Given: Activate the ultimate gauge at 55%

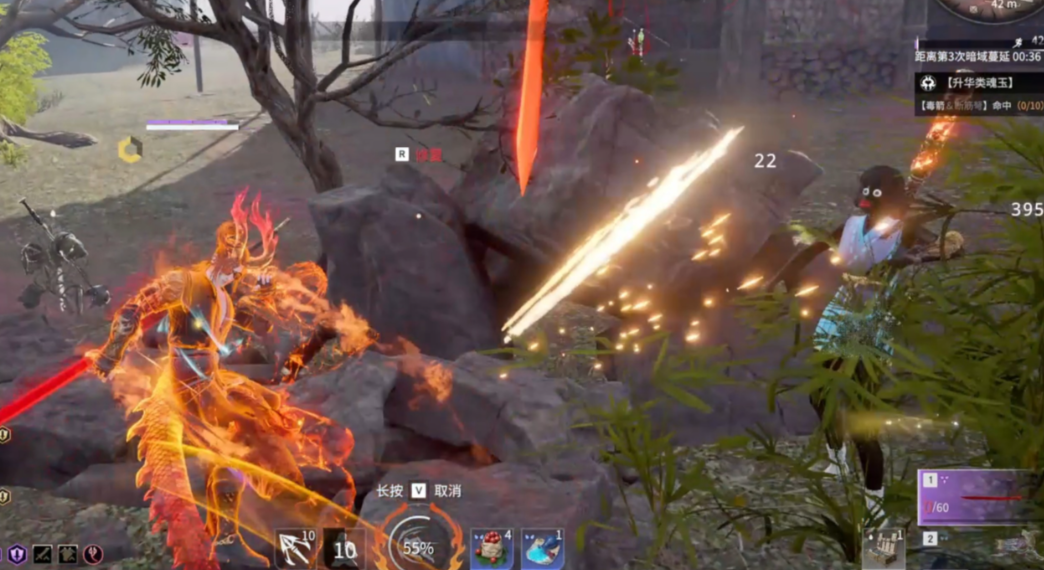Looking at the screenshot, I should [x=418, y=546].
